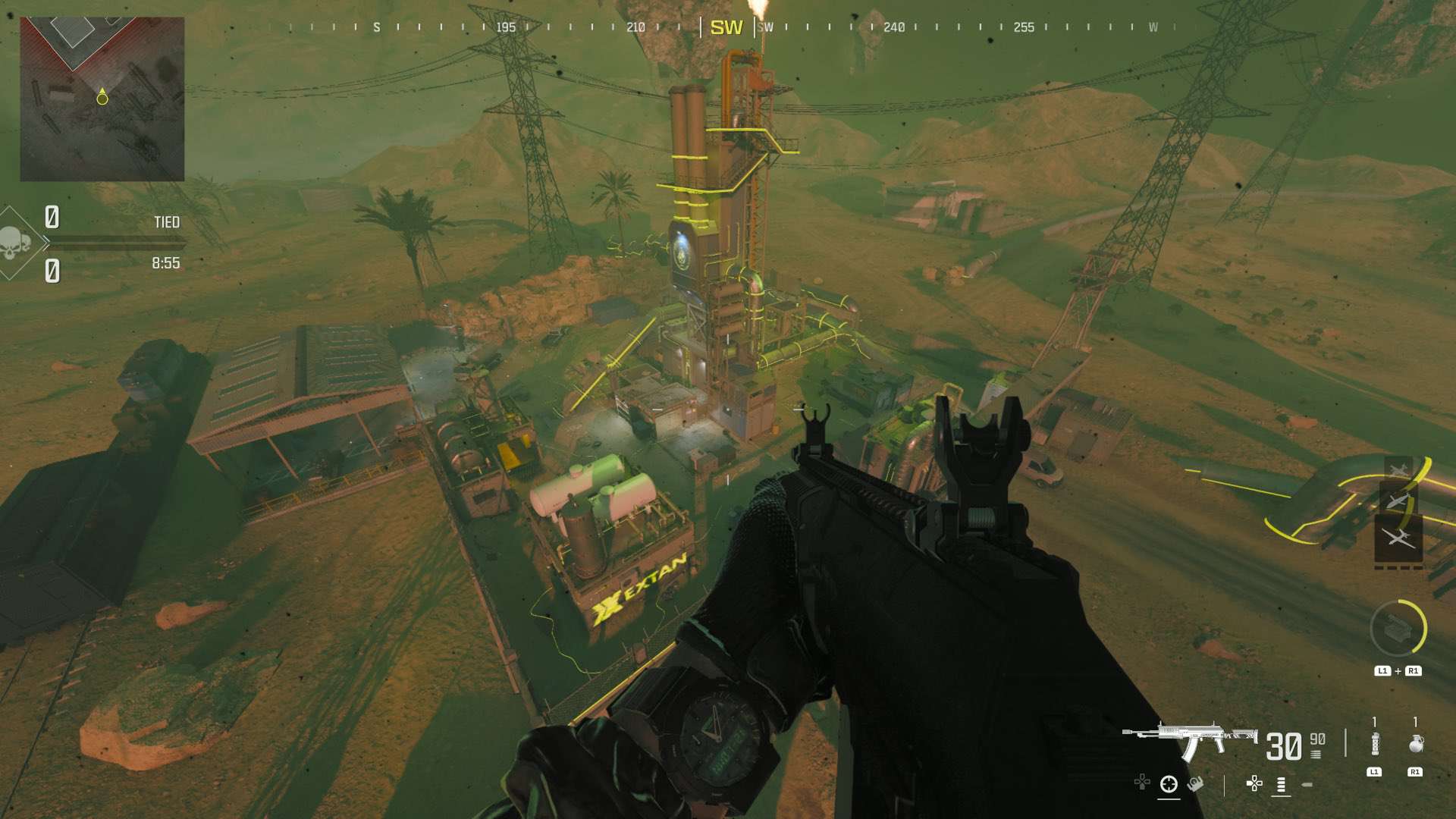Click the crosshair reticle icon bottom center
Viewport: 1456px width, 819px height.
[x=1169, y=785]
